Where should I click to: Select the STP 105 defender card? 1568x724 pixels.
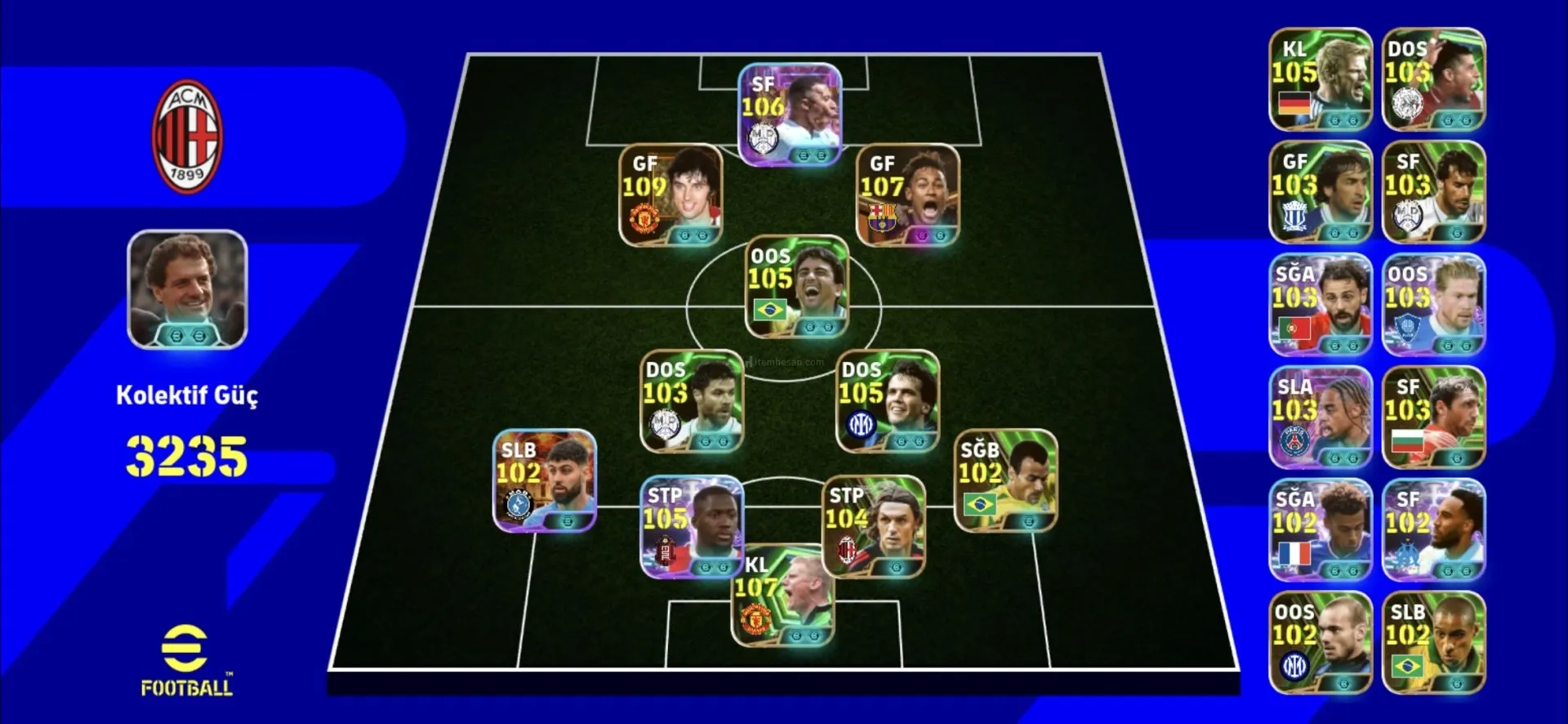tap(692, 527)
